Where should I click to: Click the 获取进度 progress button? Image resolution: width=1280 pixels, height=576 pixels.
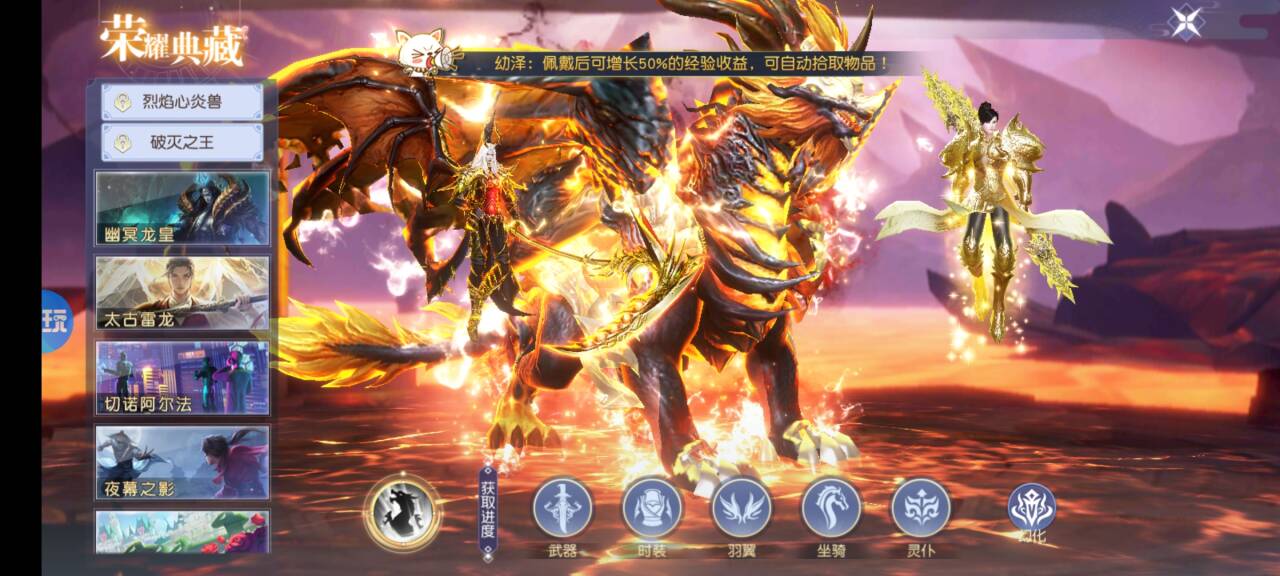coord(487,513)
